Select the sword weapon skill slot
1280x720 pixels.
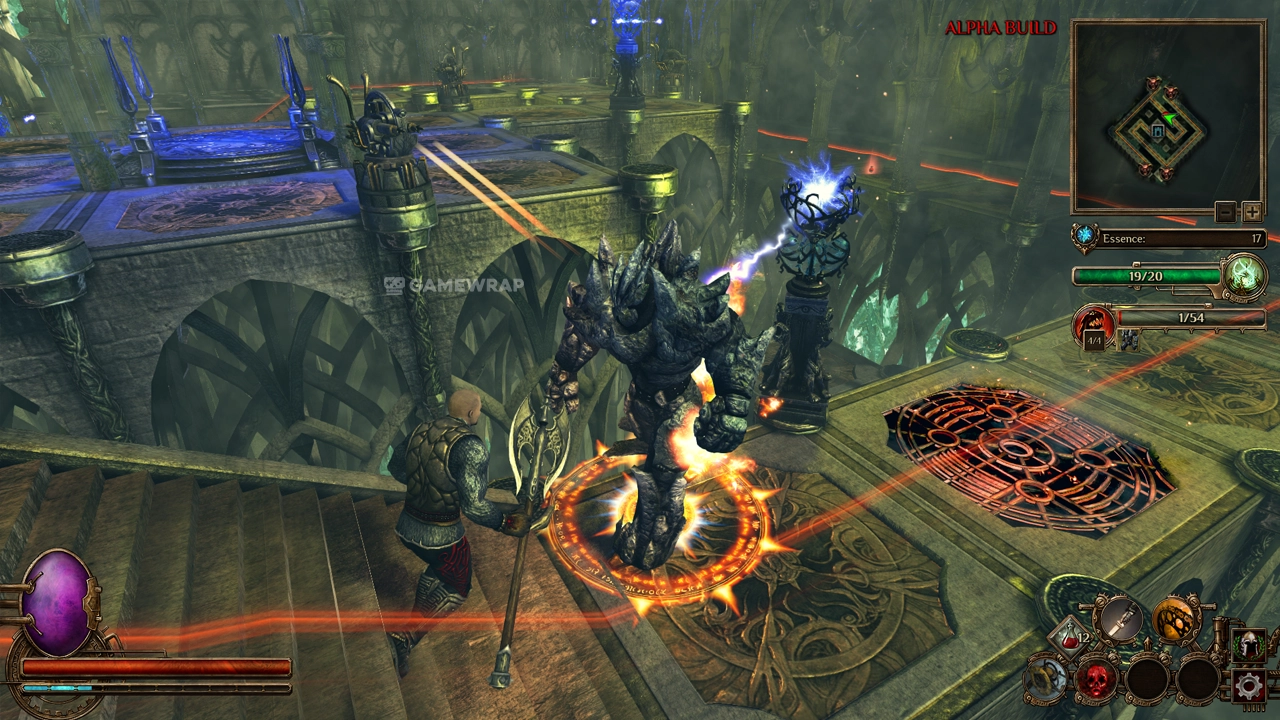[1118, 618]
